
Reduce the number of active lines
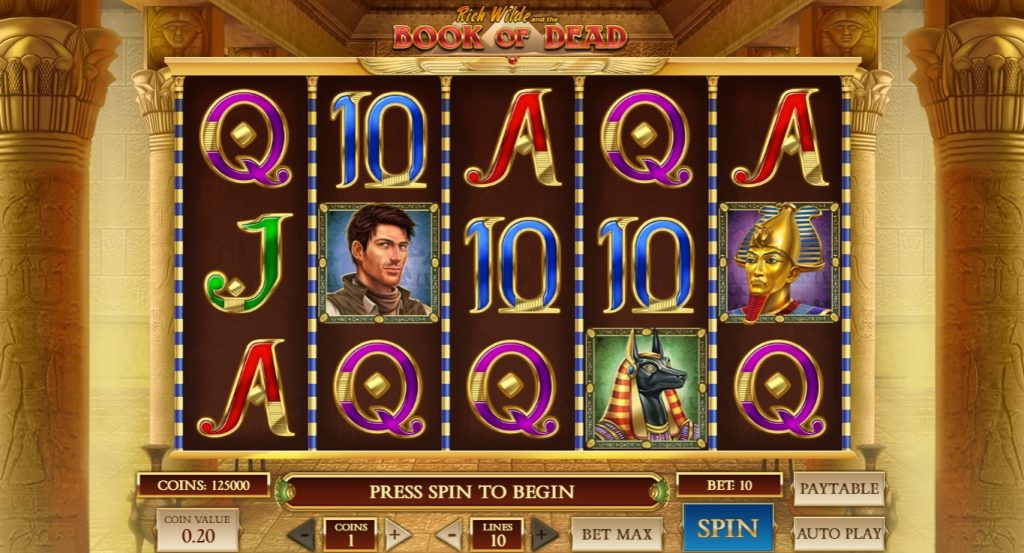pyautogui.click(x=449, y=534)
